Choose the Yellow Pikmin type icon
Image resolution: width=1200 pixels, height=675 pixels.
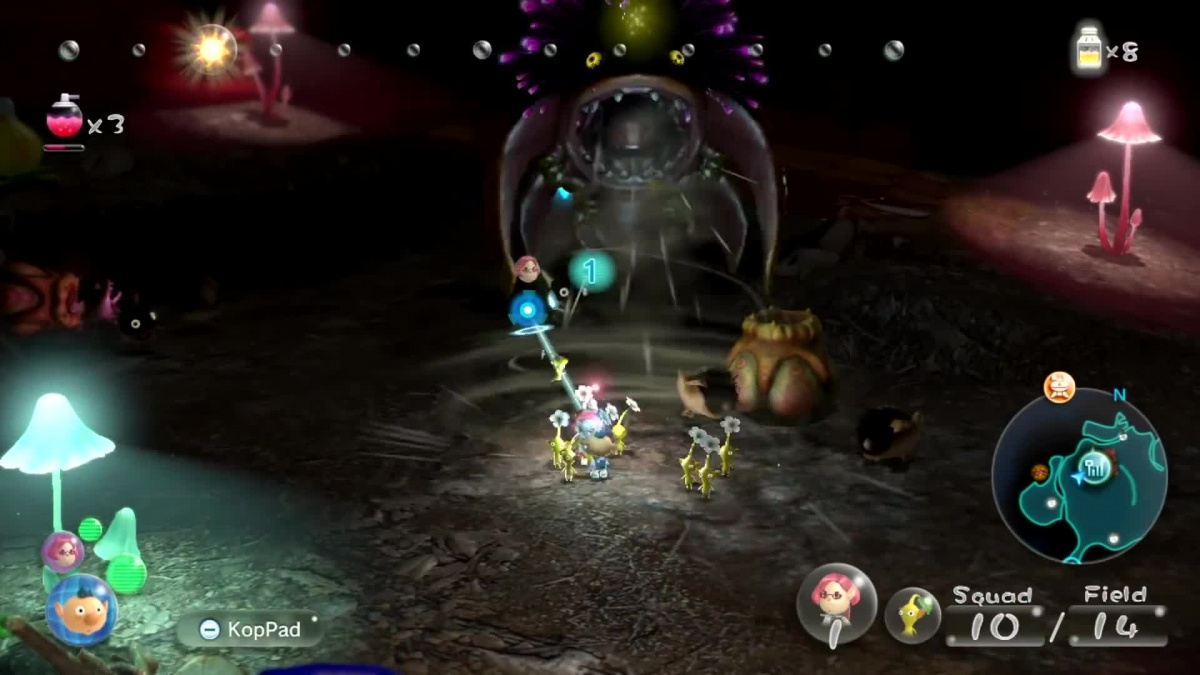pos(912,614)
